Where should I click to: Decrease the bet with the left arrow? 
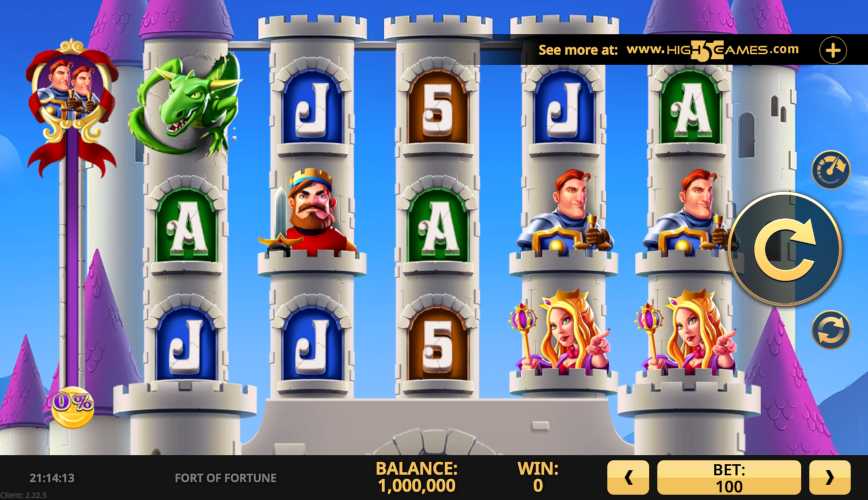coord(628,477)
